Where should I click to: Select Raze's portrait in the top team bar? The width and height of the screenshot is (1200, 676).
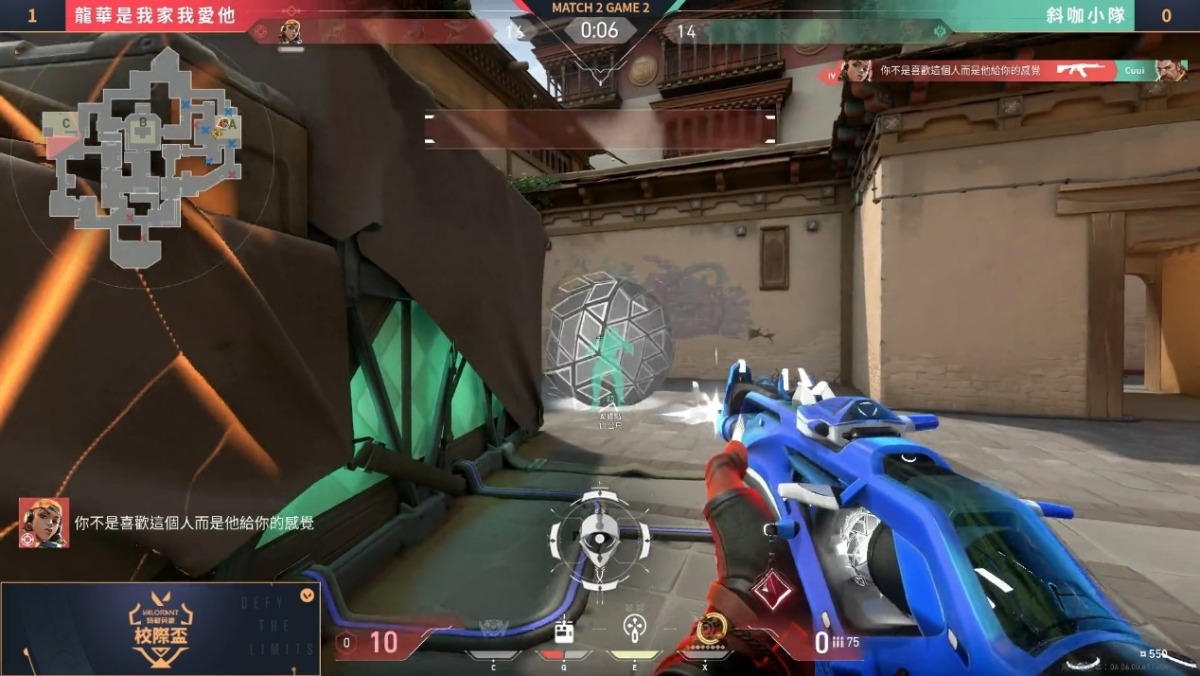[x=291, y=32]
